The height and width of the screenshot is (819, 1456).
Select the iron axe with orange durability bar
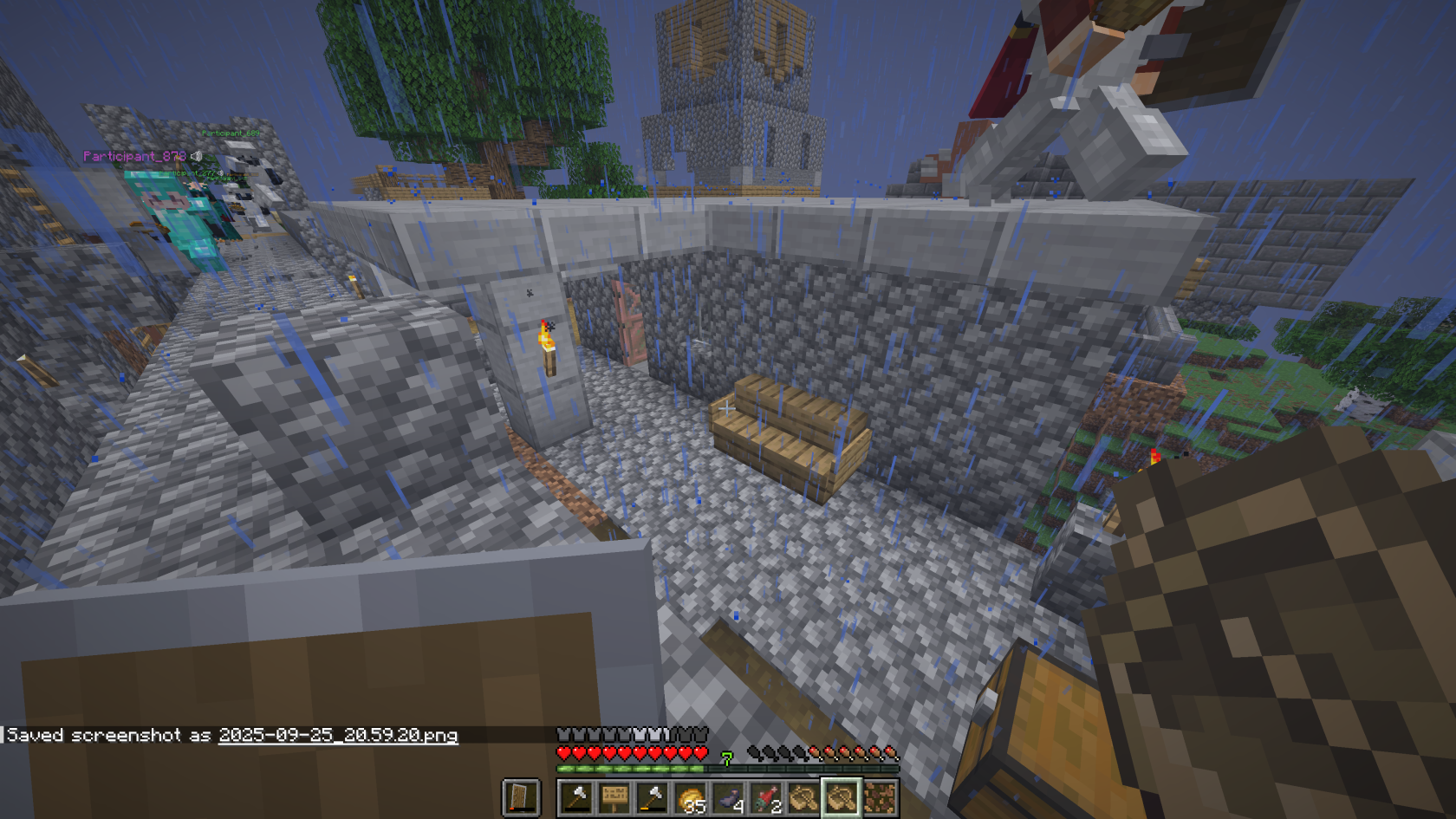tap(653, 797)
